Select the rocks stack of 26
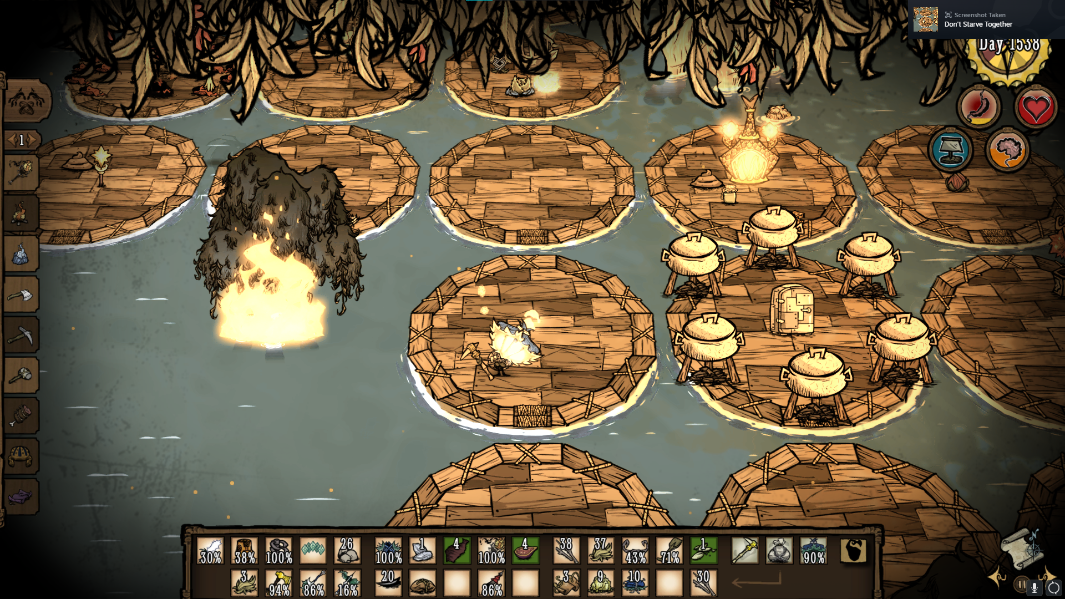The height and width of the screenshot is (599, 1065). coord(347,551)
